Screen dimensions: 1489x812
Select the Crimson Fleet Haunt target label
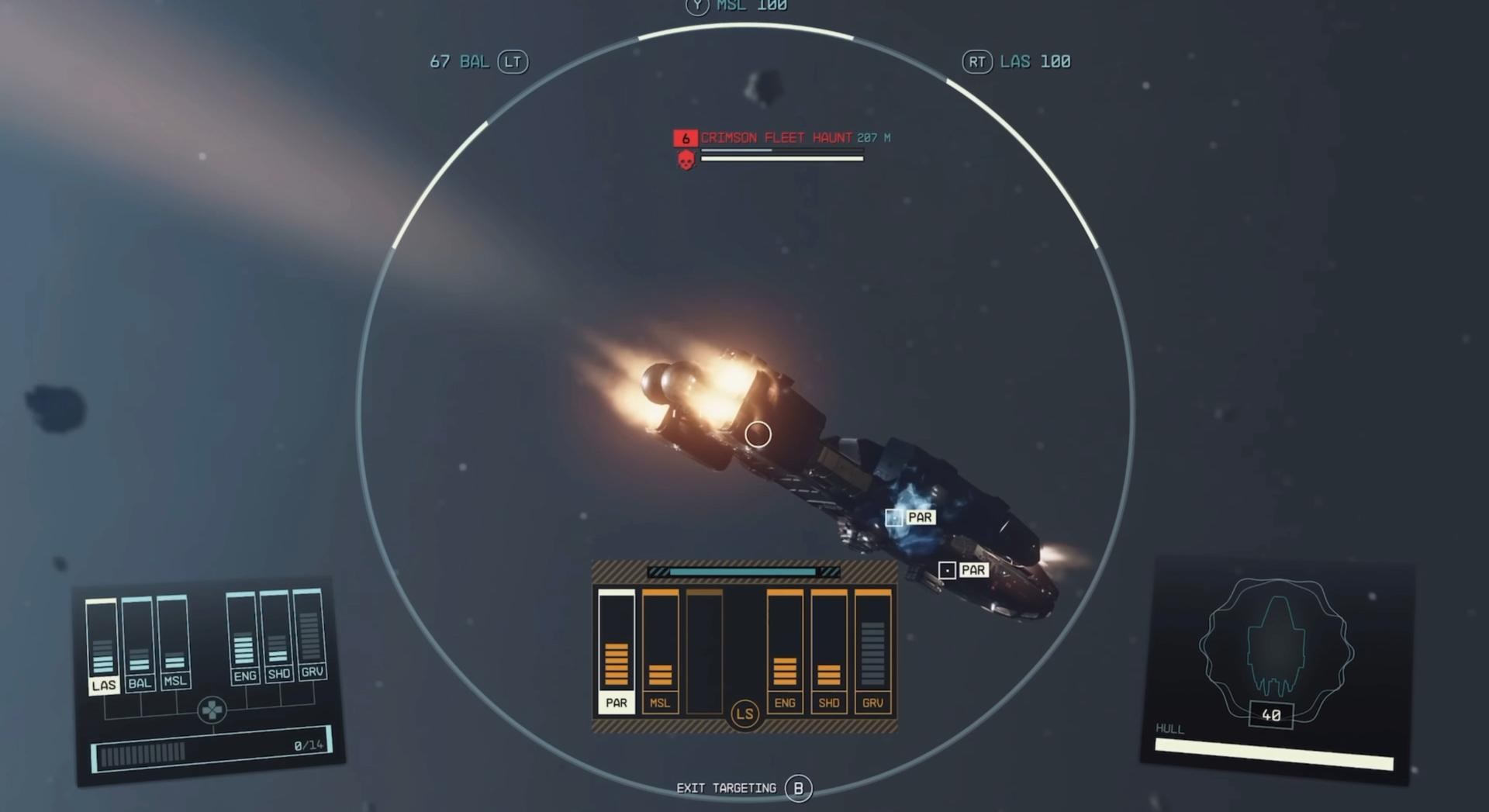[776, 138]
